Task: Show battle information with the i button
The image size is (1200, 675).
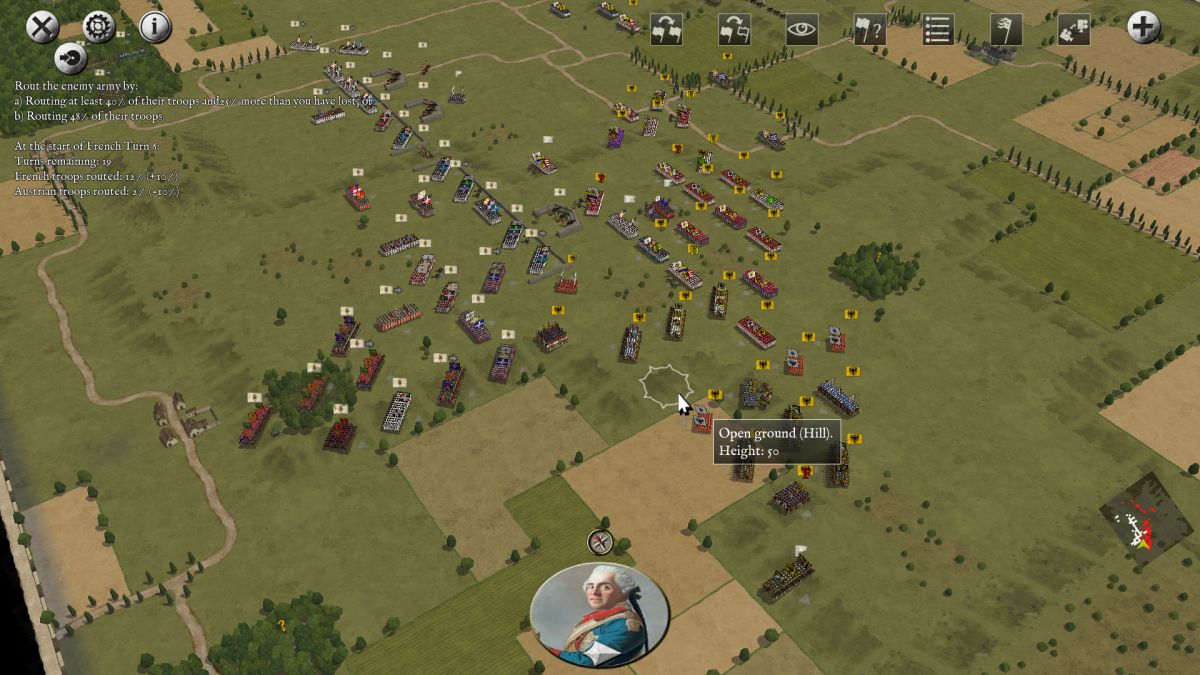Action: (155, 27)
